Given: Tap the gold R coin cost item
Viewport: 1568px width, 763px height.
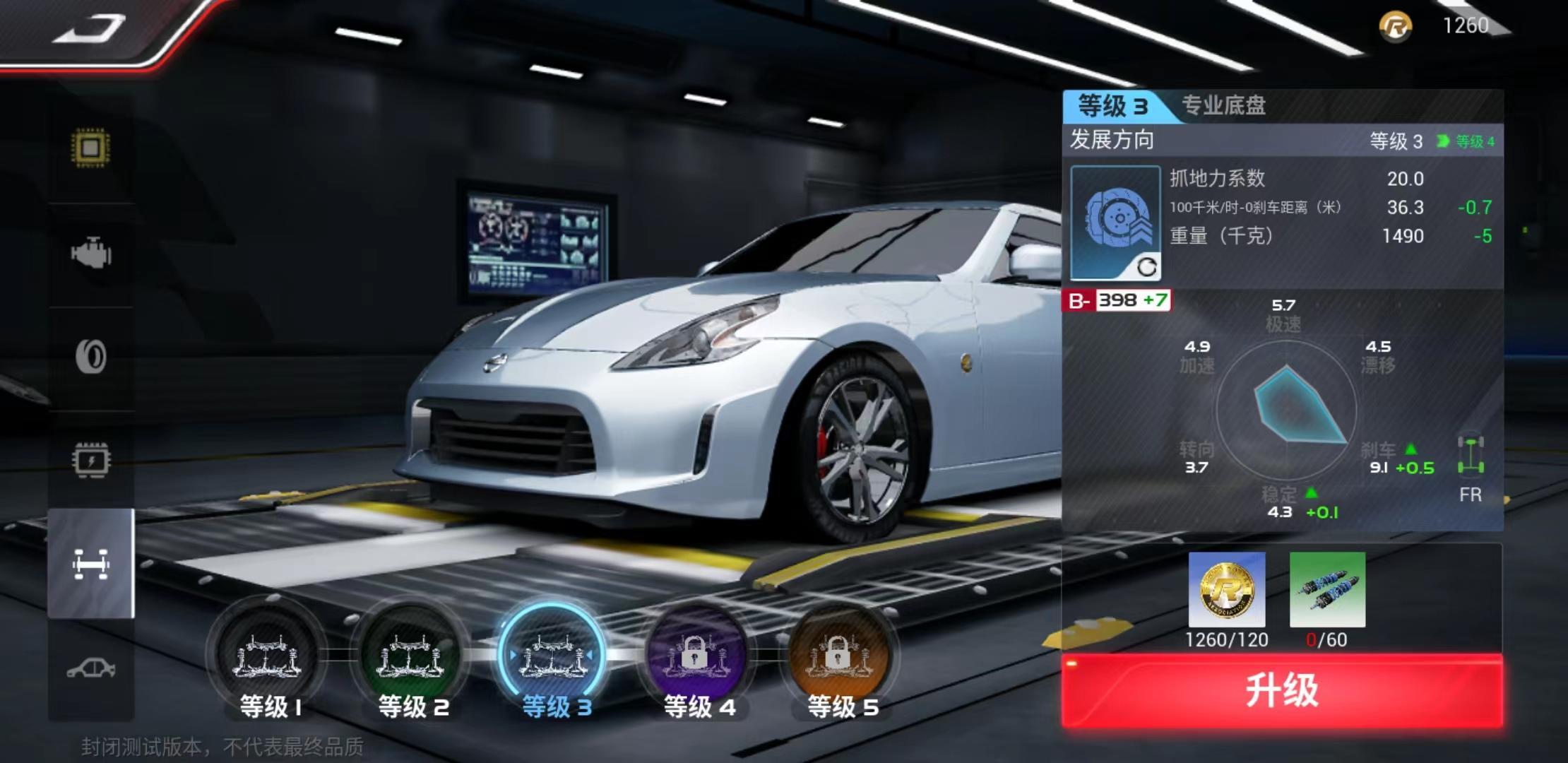Looking at the screenshot, I should click(x=1227, y=590).
